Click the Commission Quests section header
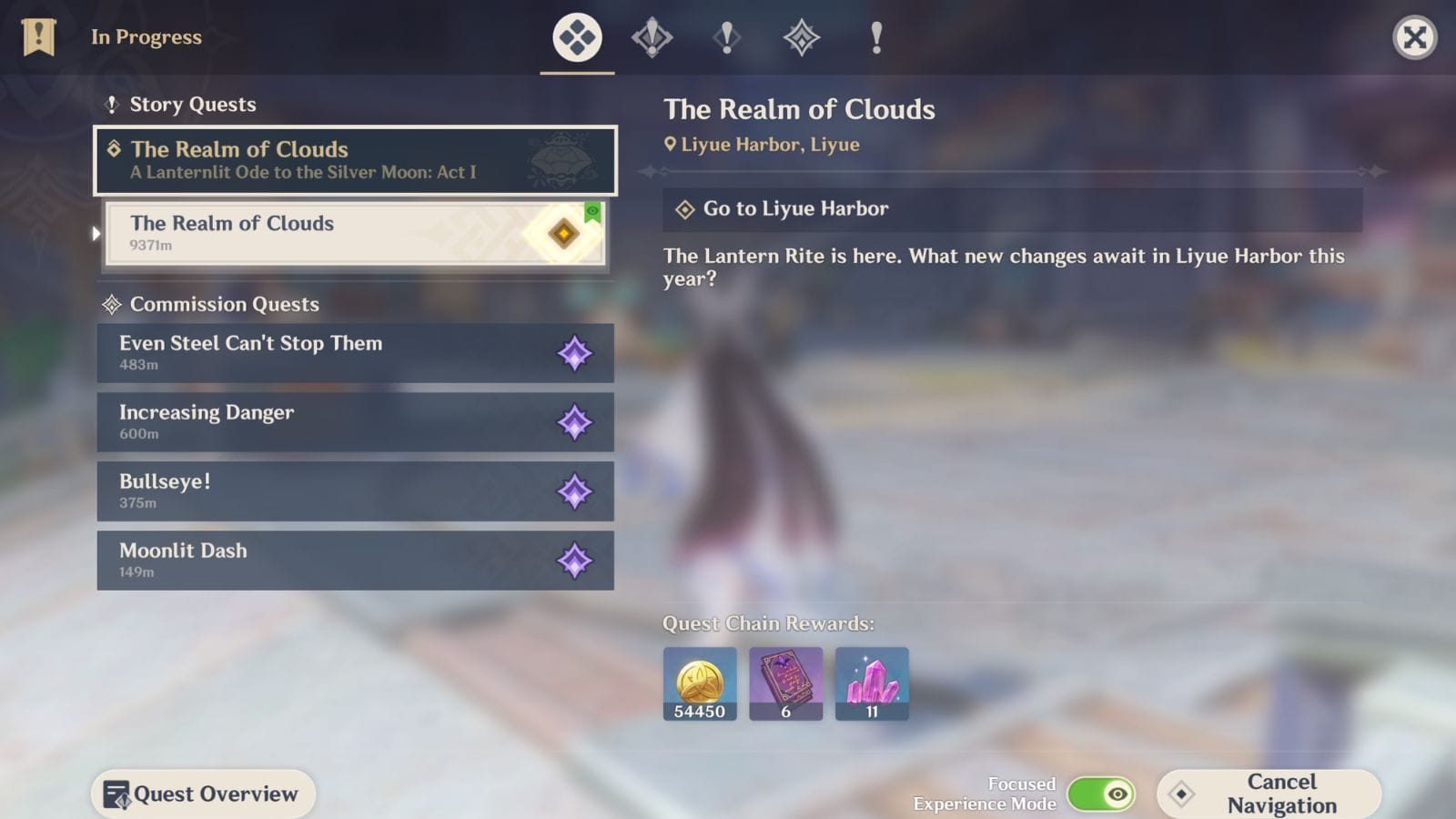The width and height of the screenshot is (1456, 819). (x=224, y=304)
